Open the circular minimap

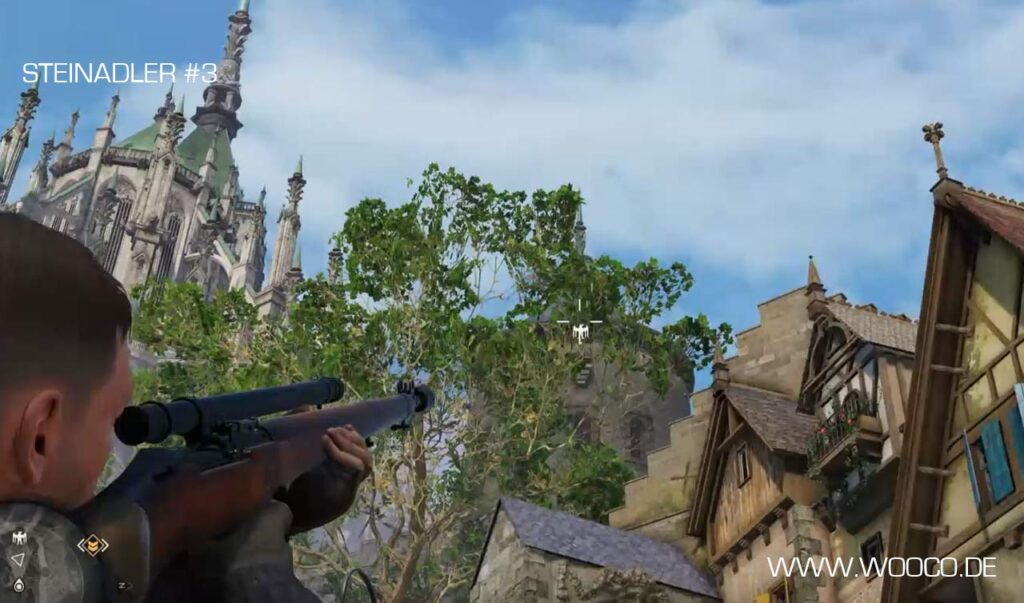point(45,558)
